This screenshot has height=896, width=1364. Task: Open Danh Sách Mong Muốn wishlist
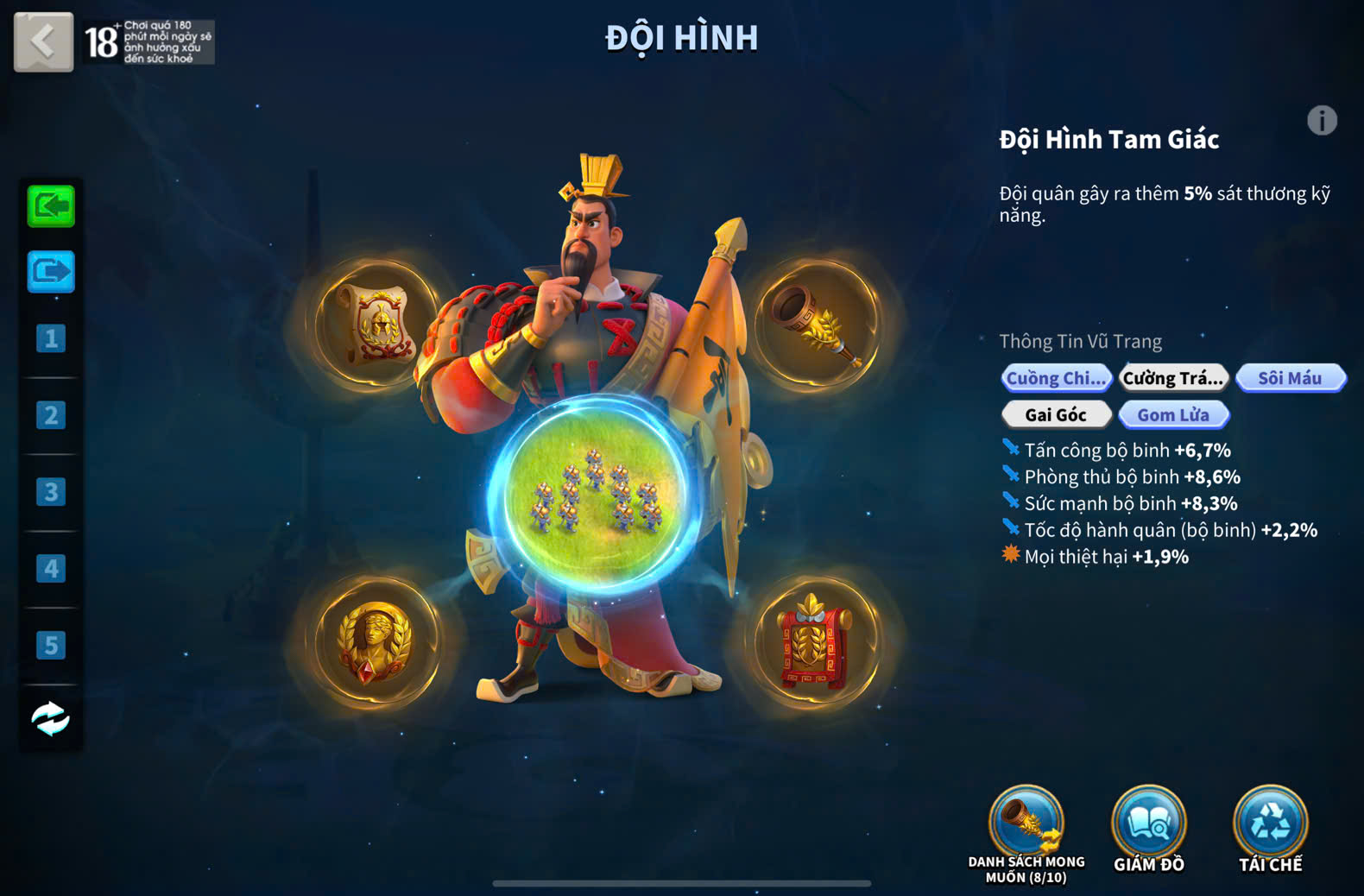pos(1026,823)
